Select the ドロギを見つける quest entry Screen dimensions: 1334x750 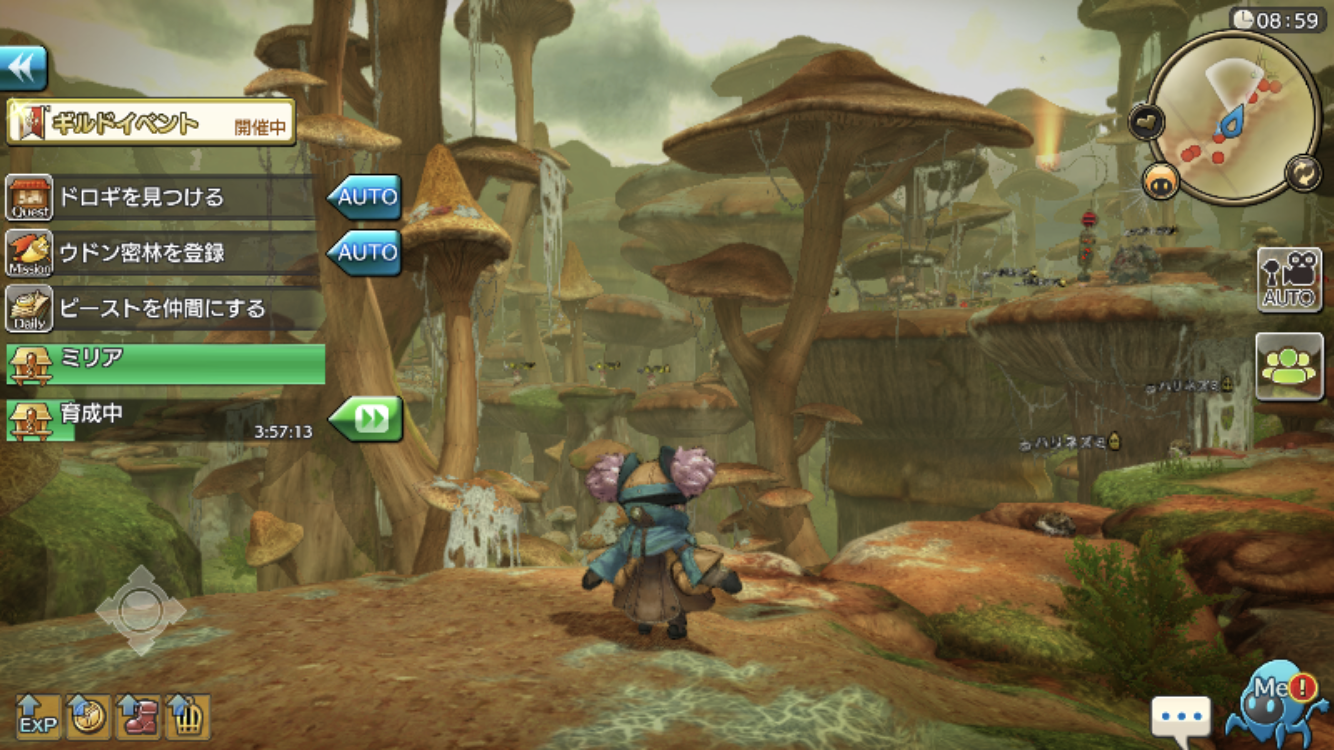point(160,197)
